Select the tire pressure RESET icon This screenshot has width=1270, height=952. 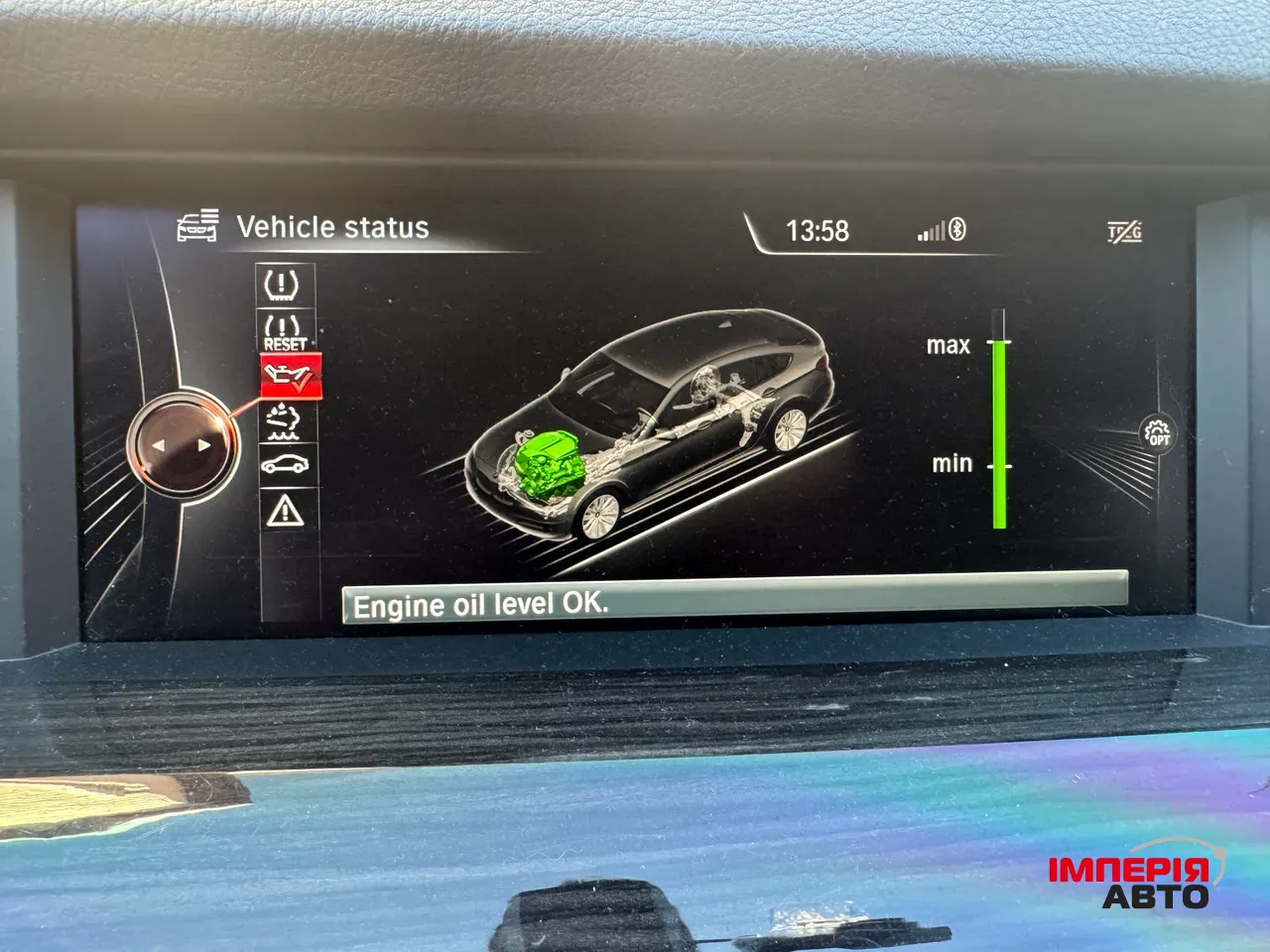tap(285, 332)
